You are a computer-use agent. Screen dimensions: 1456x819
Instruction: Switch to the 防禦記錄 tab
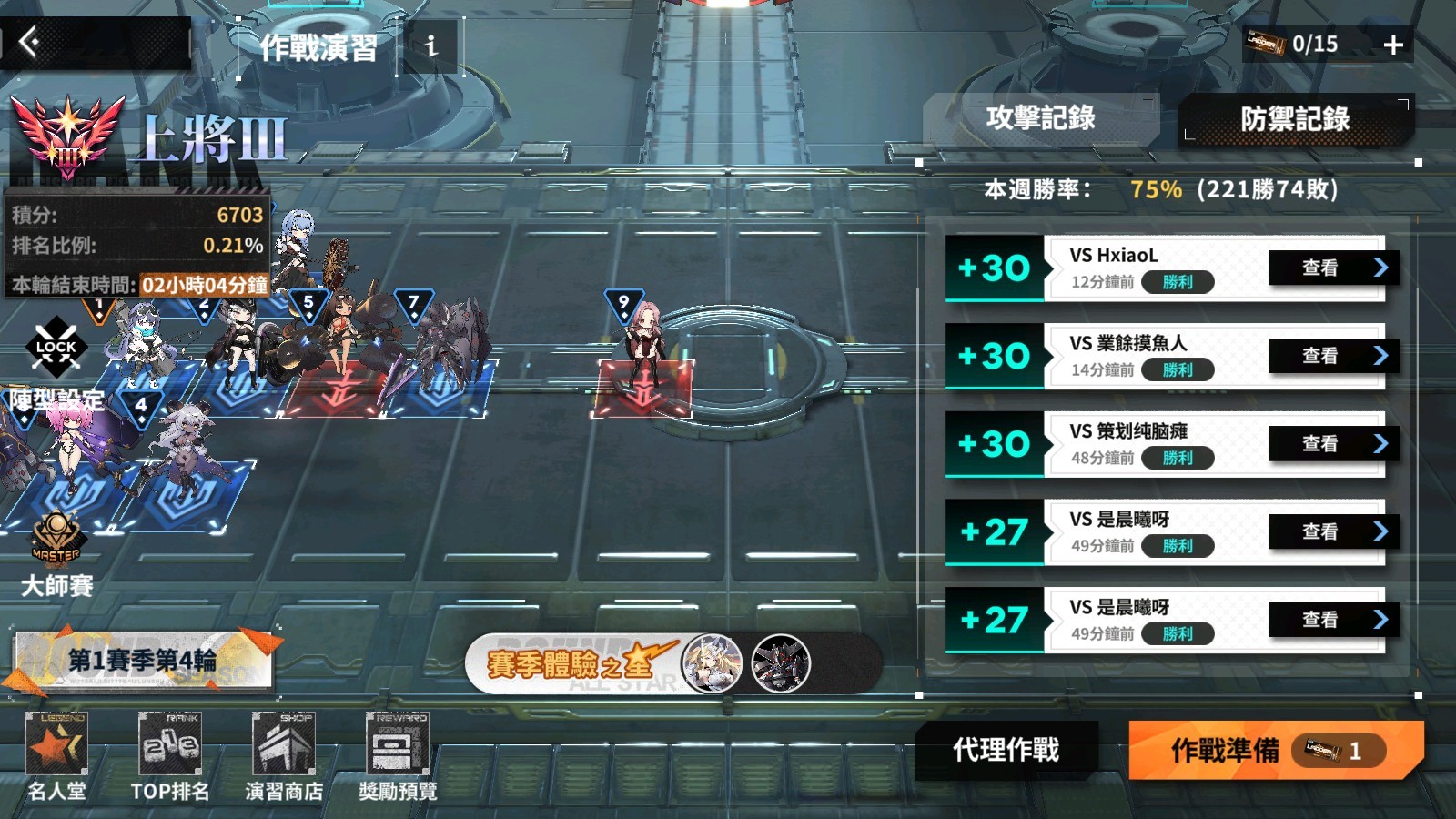pos(1295,119)
